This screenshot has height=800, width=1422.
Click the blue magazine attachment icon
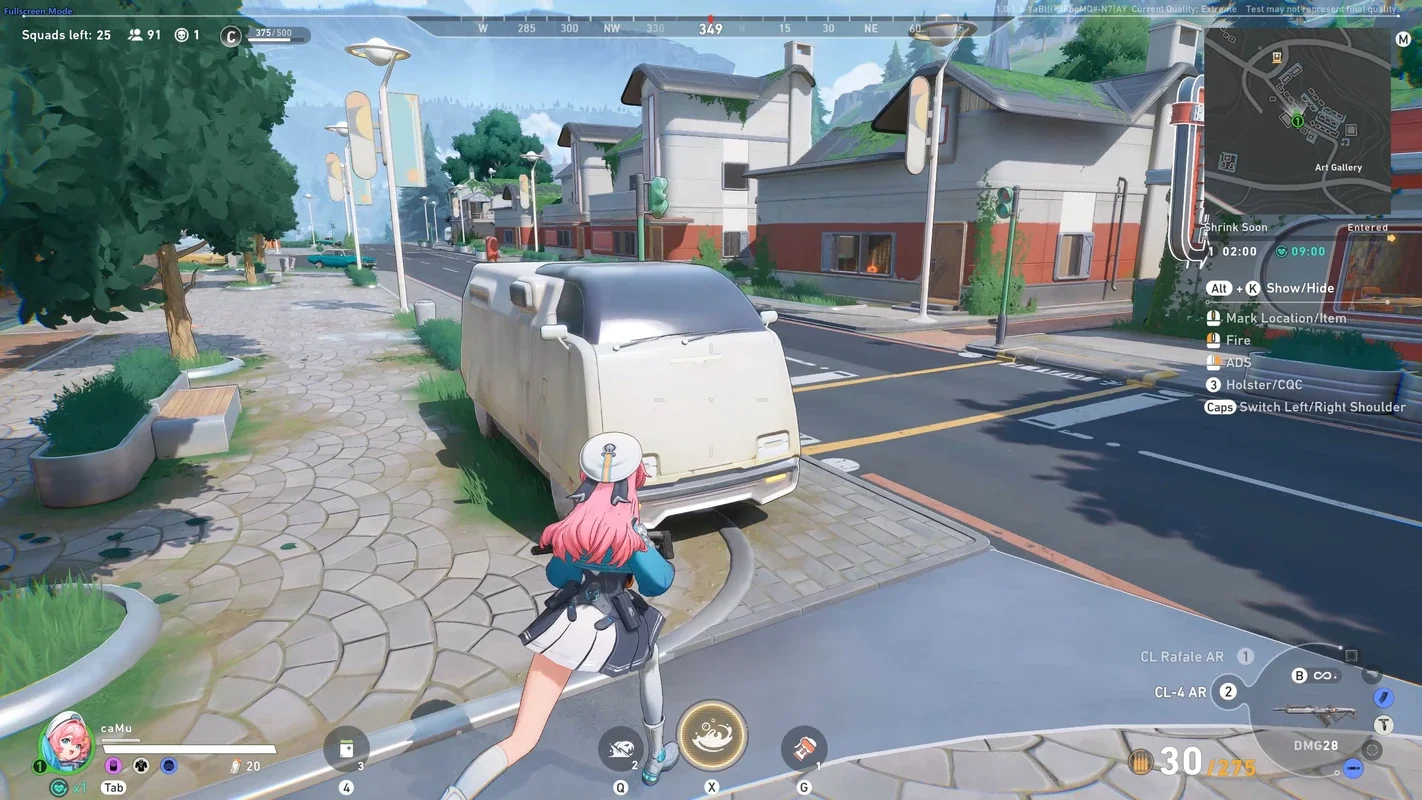pos(1383,697)
